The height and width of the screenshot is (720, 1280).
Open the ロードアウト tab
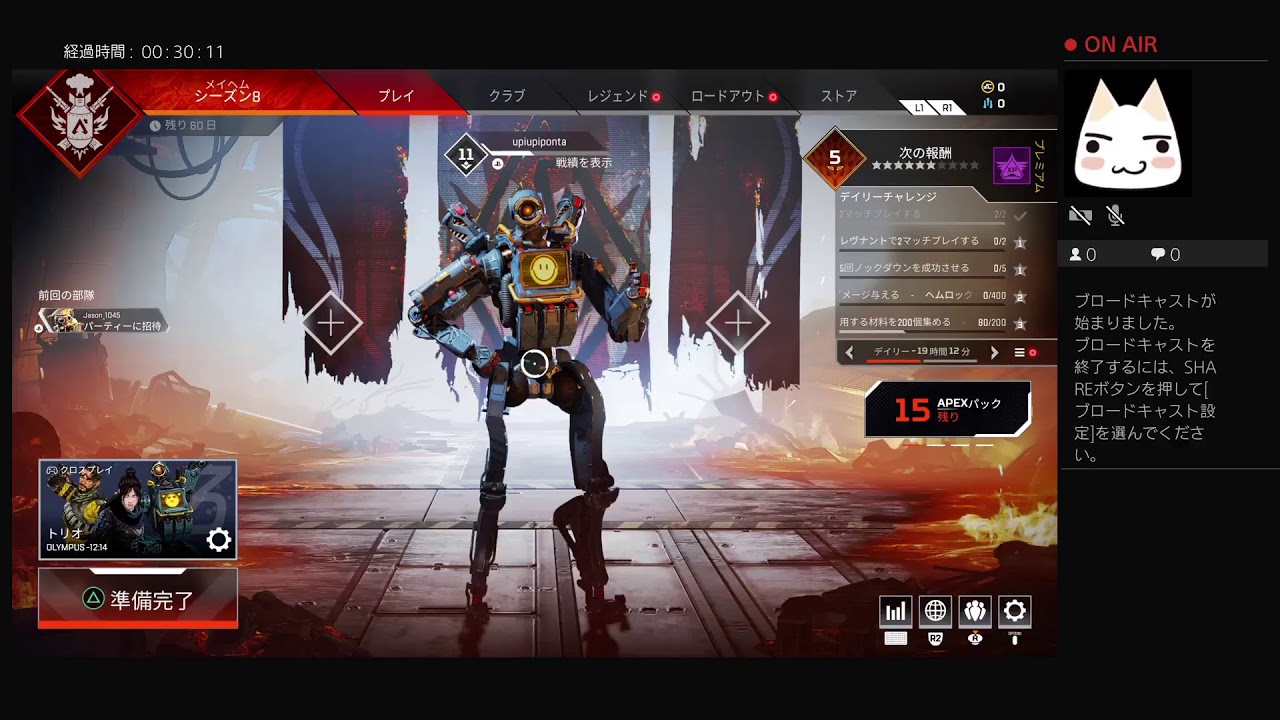point(728,96)
